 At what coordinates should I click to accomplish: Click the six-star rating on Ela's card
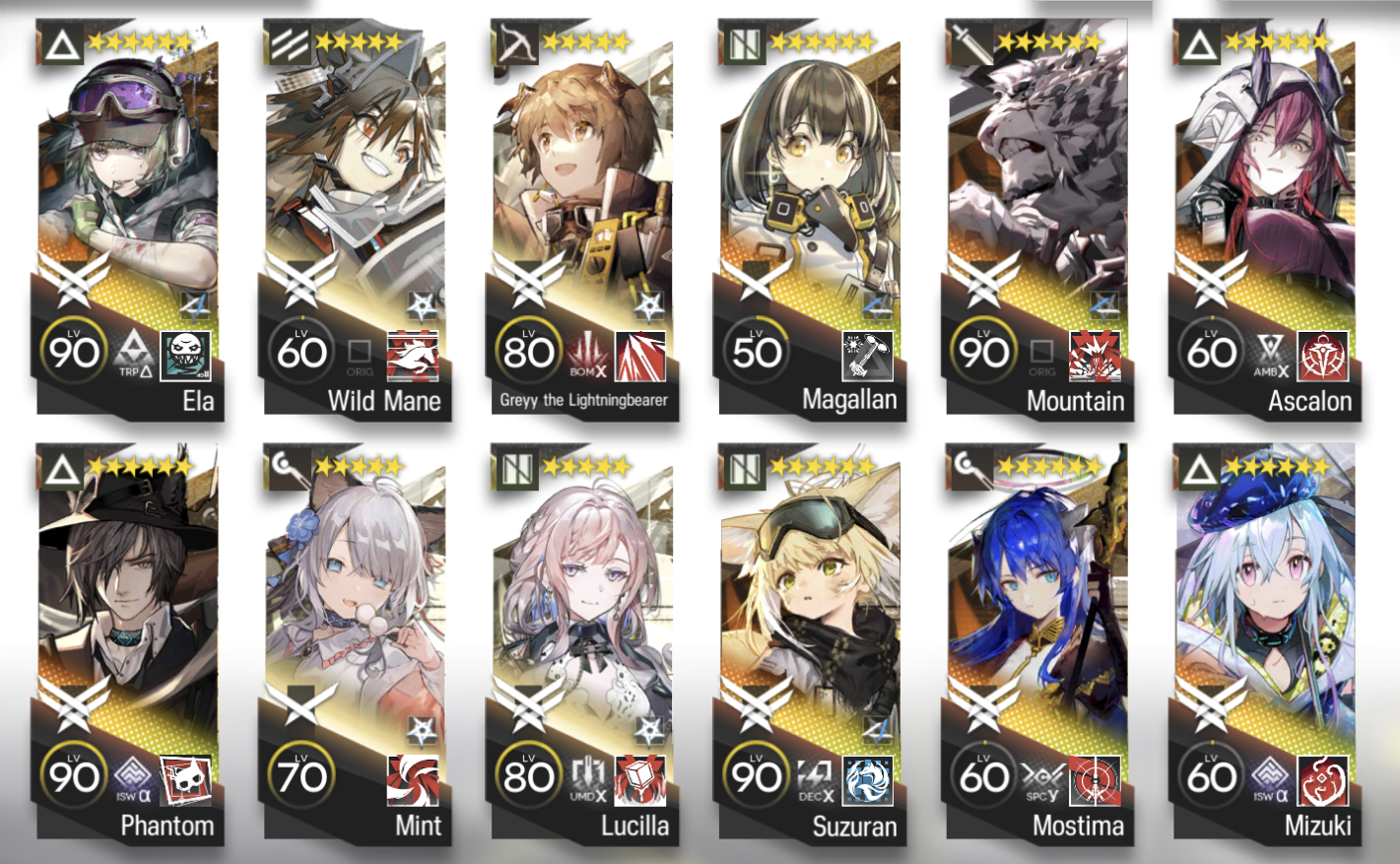coord(140,40)
